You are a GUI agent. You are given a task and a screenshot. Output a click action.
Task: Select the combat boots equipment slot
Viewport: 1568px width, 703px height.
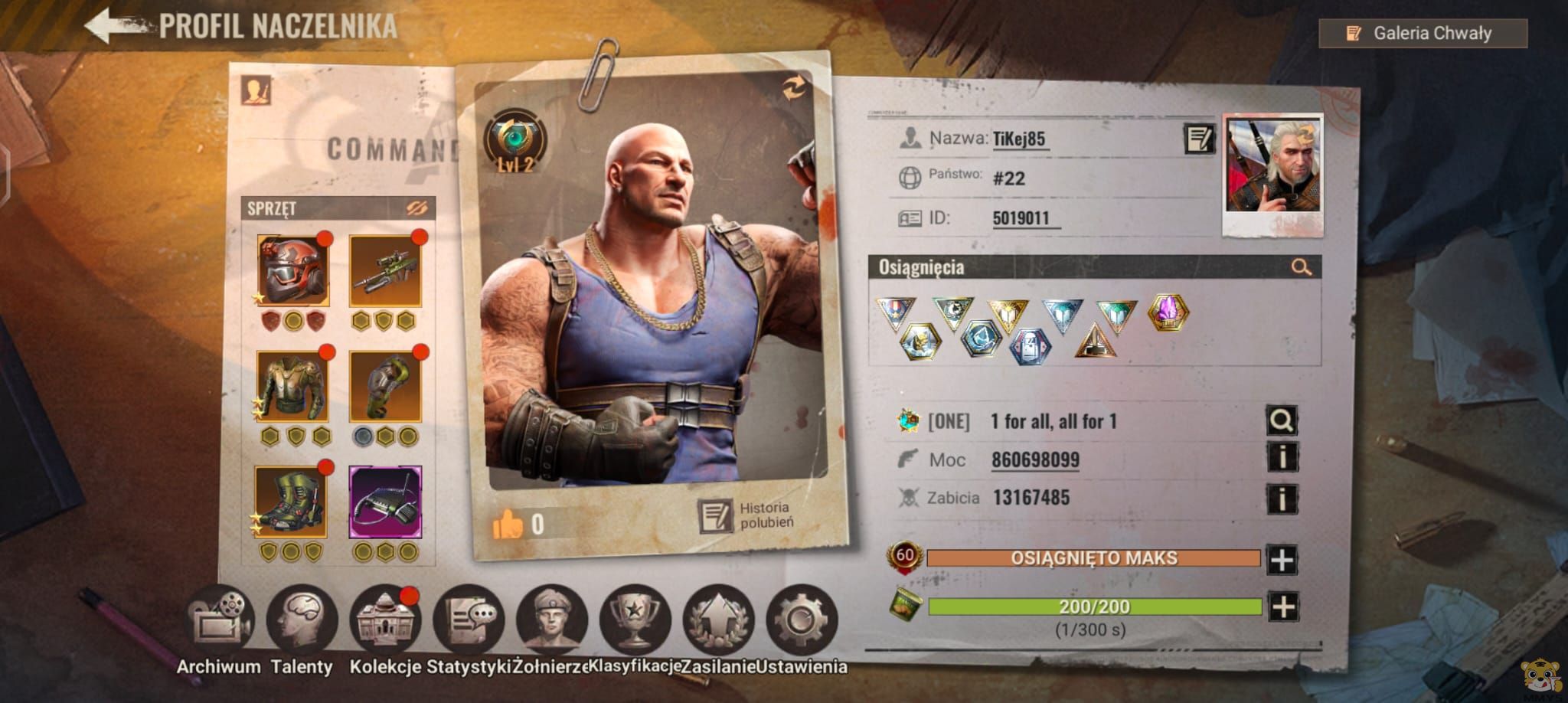coord(292,502)
